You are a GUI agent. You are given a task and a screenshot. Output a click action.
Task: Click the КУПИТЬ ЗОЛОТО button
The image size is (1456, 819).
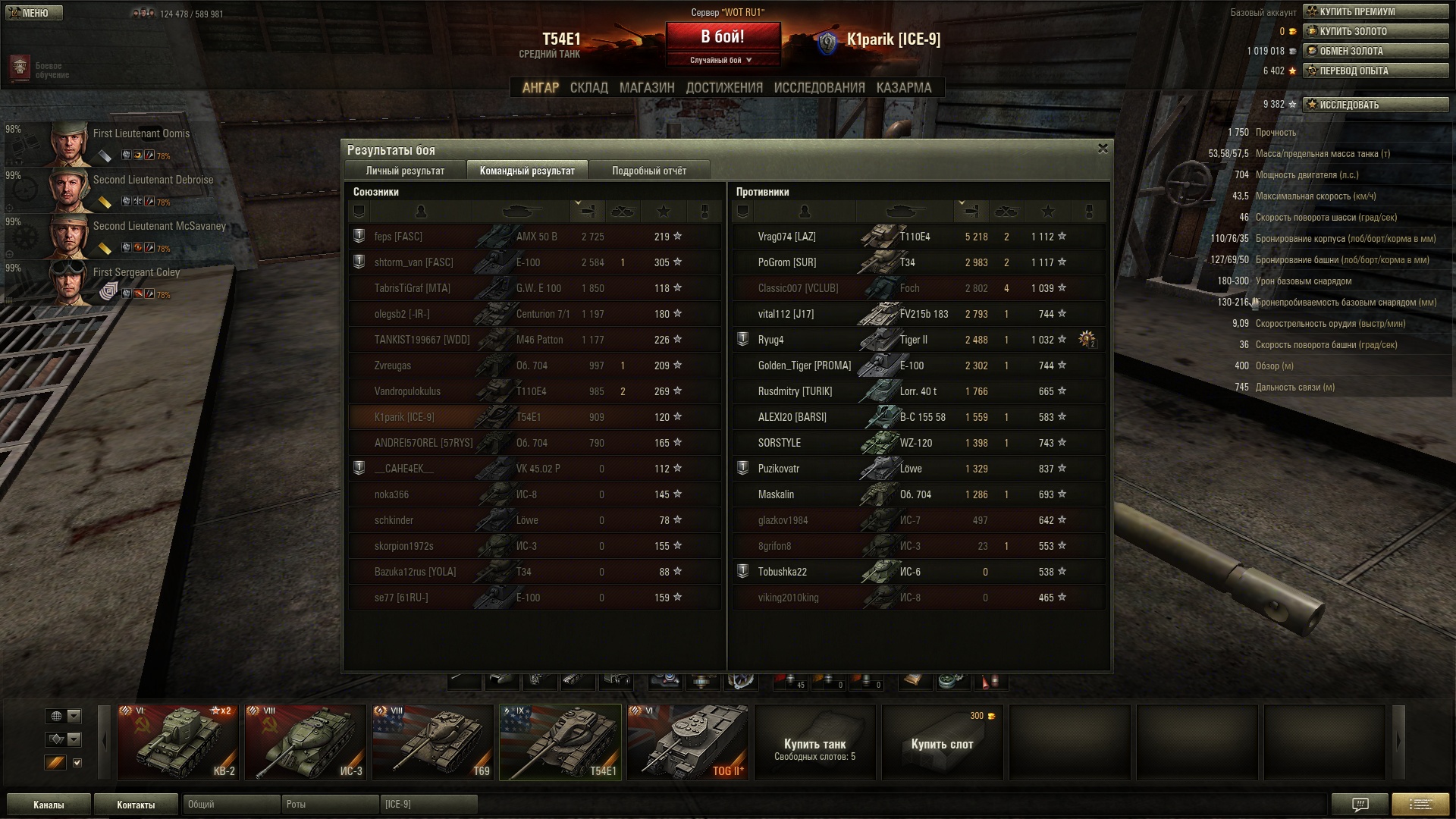click(x=1375, y=31)
